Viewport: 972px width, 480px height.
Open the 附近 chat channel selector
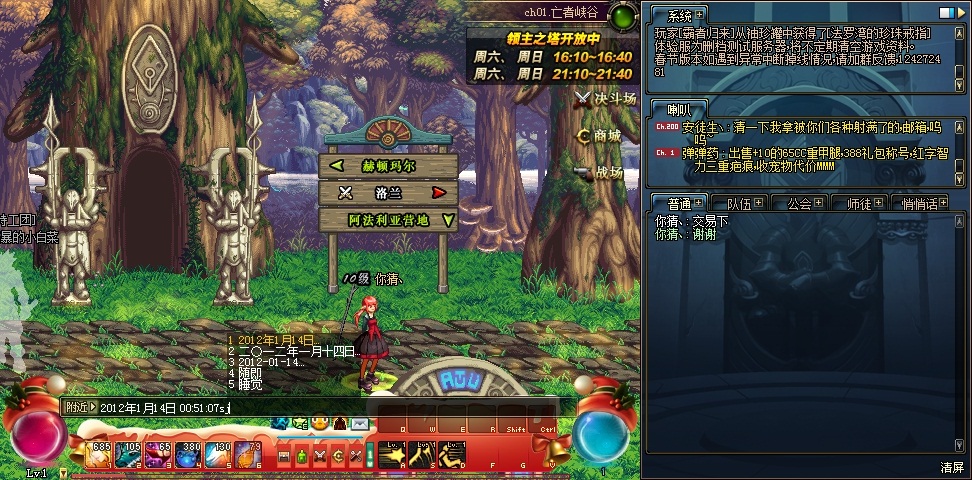tap(80, 407)
